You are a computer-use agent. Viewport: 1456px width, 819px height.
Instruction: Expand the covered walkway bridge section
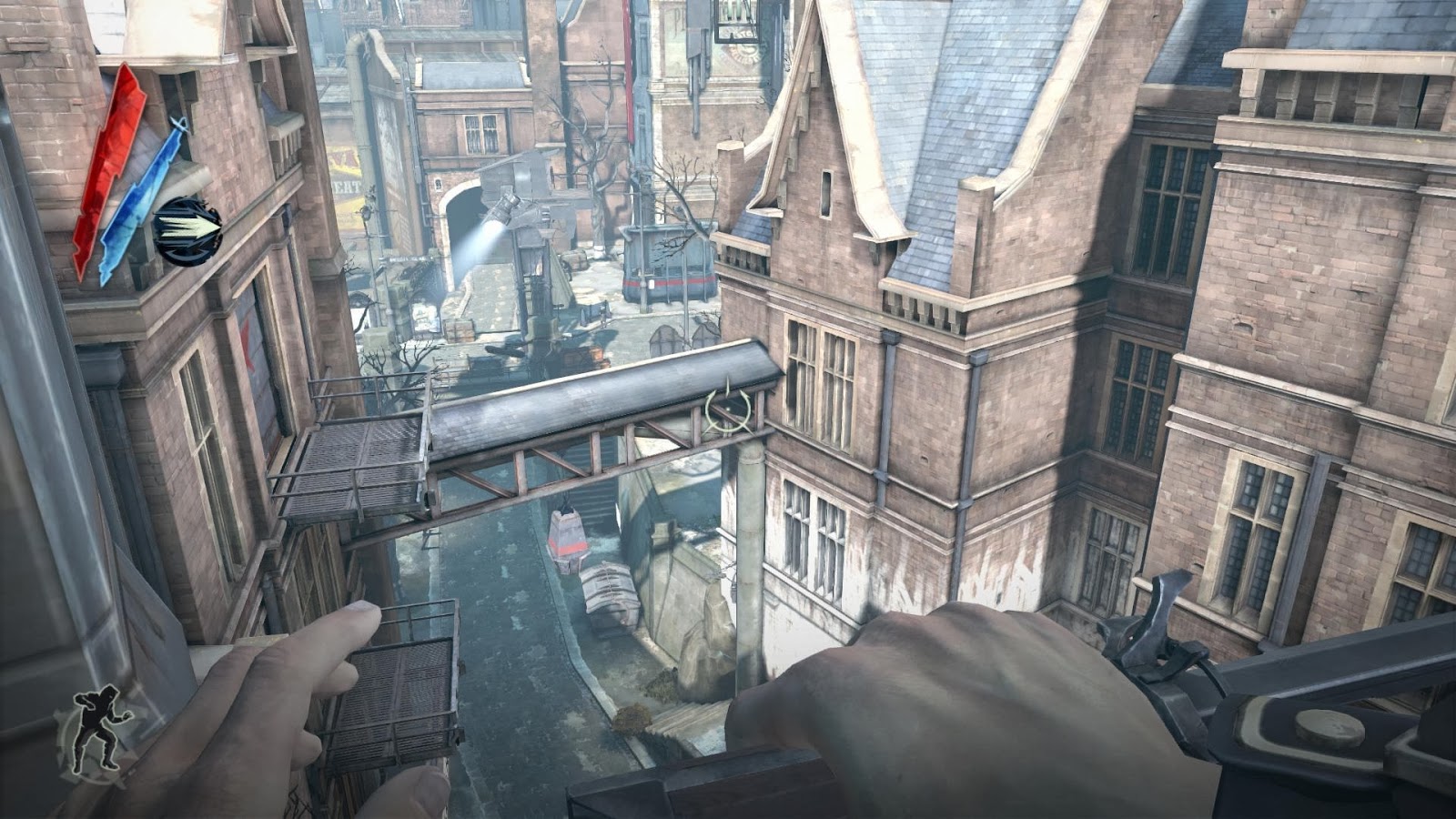pos(601,400)
